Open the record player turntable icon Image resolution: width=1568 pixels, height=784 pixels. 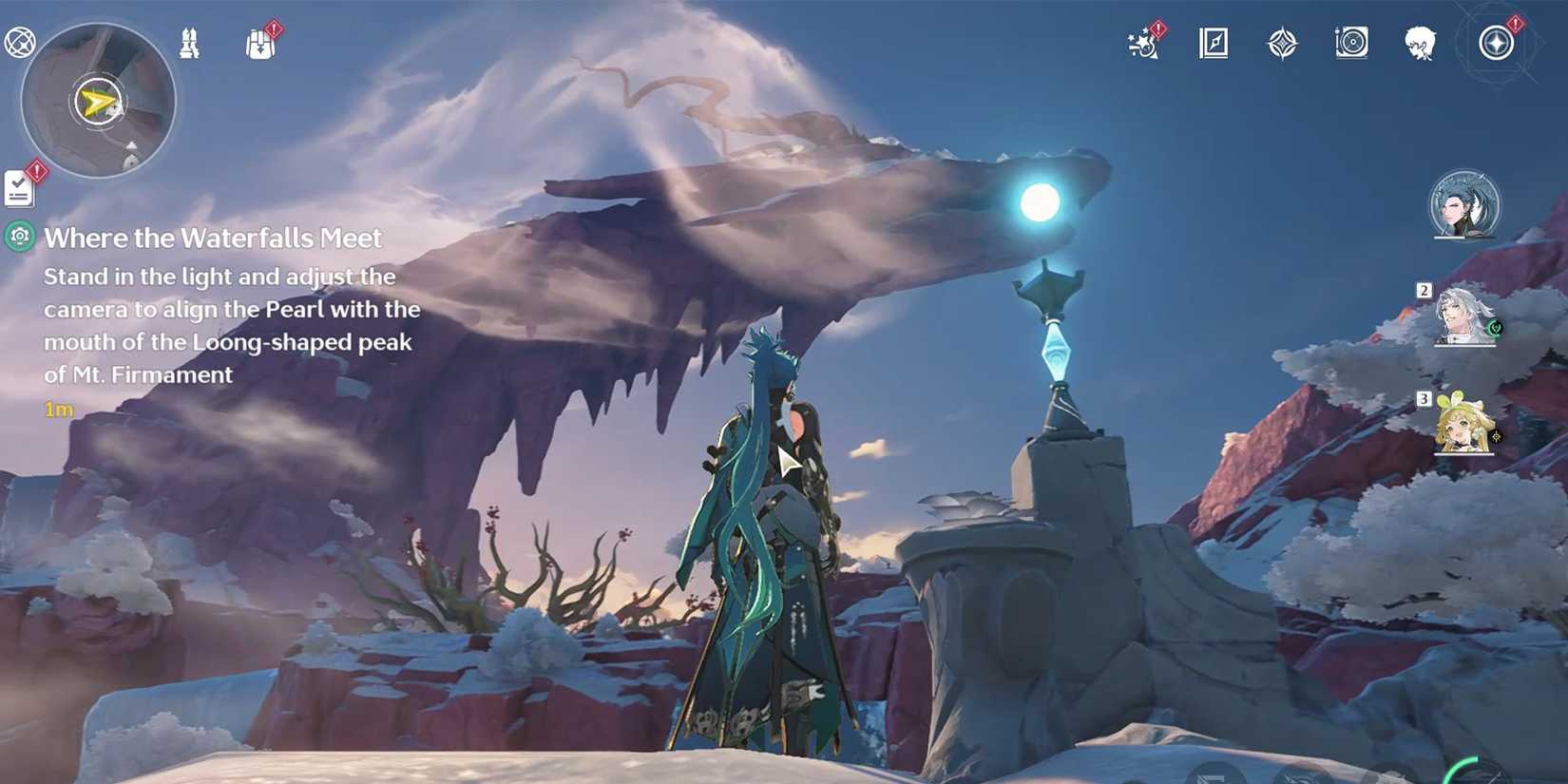1350,43
